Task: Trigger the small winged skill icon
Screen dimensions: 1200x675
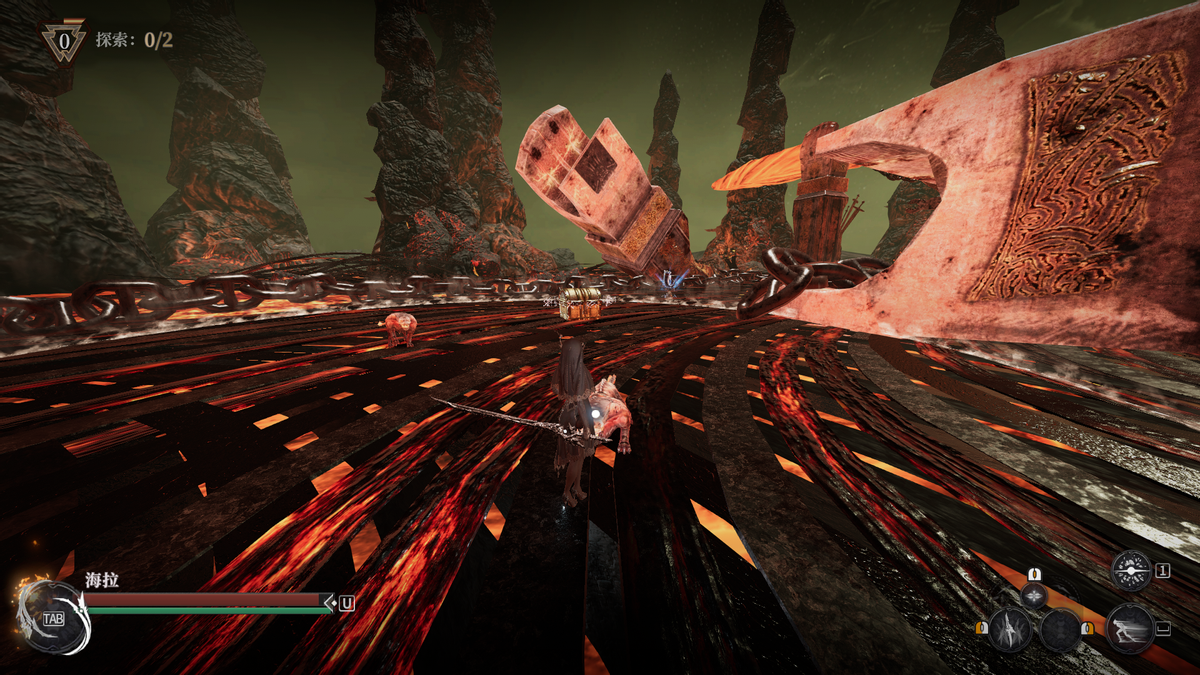Action: pos(1034,595)
